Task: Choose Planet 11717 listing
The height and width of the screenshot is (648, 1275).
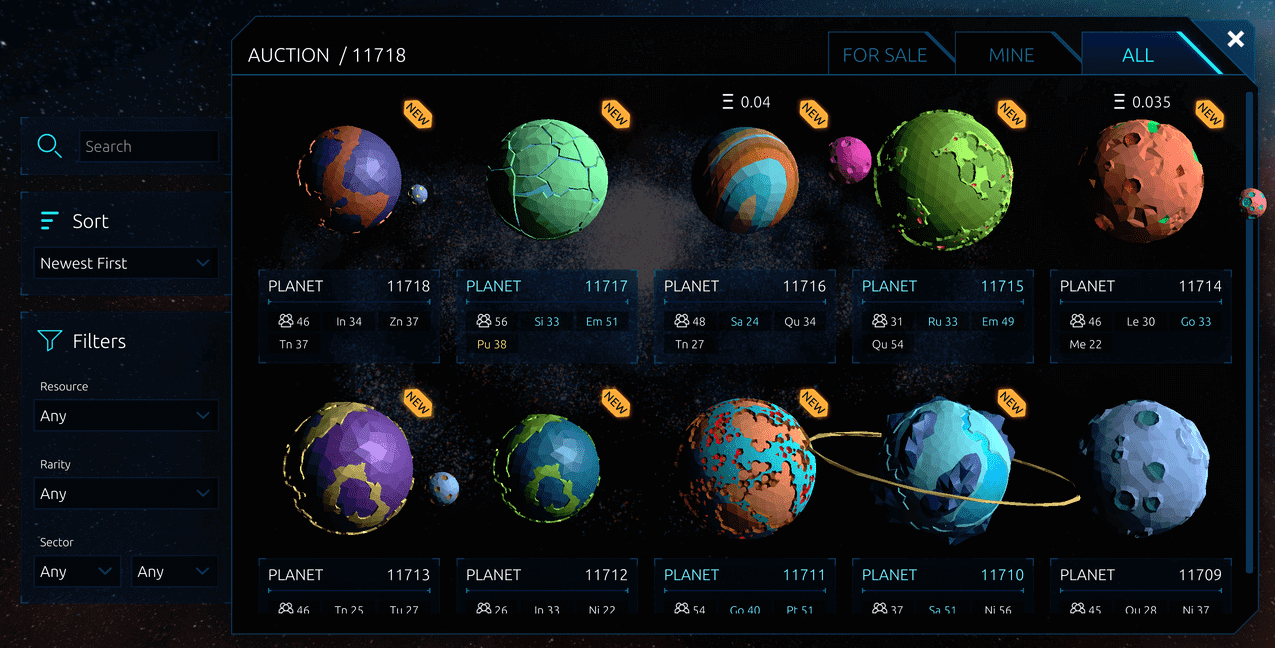Action: pos(547,180)
